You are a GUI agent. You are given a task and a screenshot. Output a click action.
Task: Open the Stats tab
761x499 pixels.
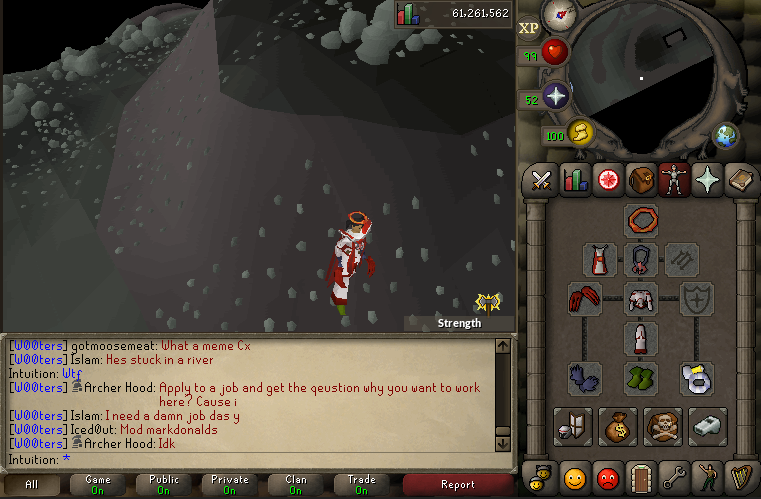pos(575,180)
